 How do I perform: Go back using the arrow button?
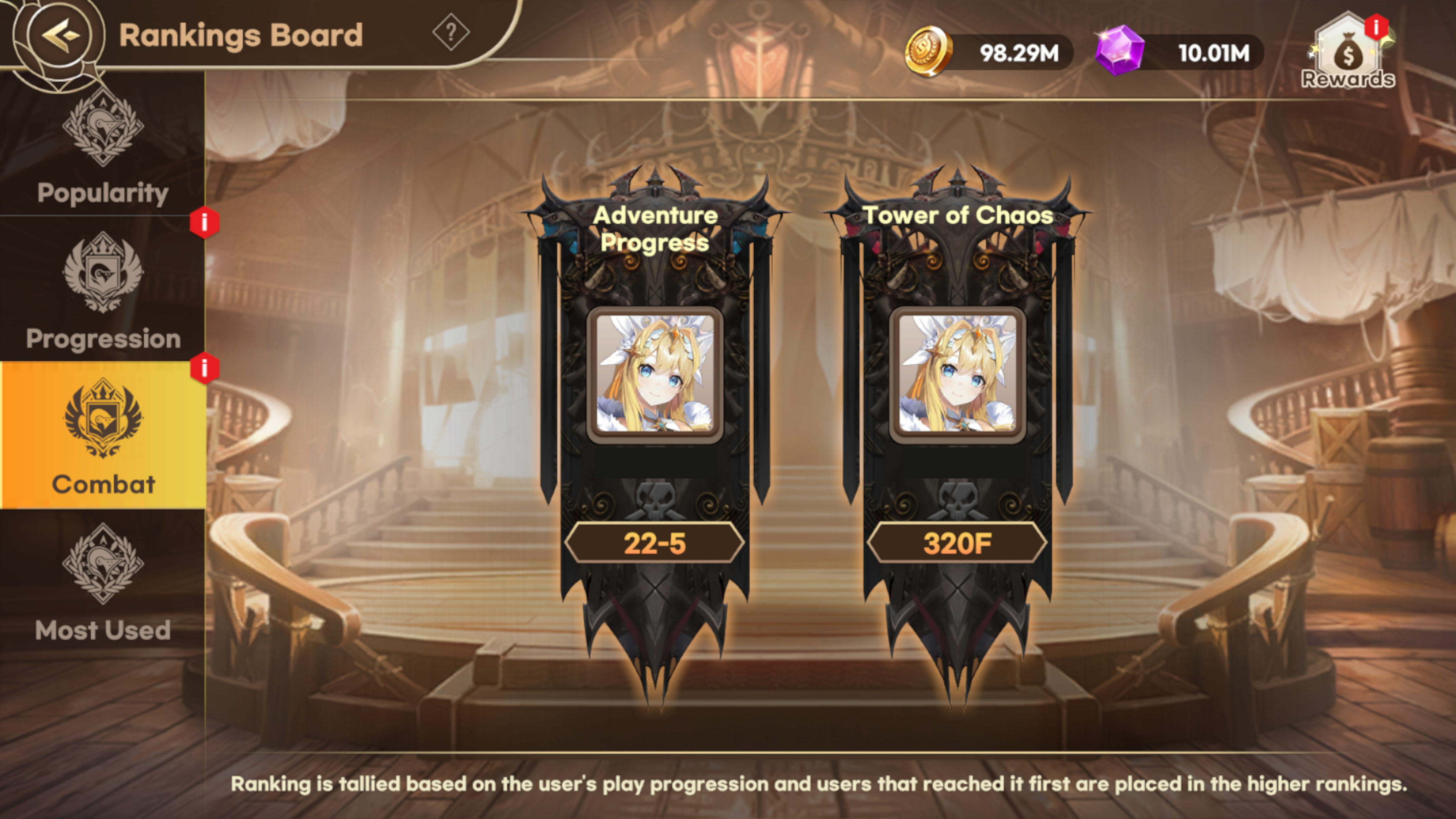pyautogui.click(x=59, y=35)
